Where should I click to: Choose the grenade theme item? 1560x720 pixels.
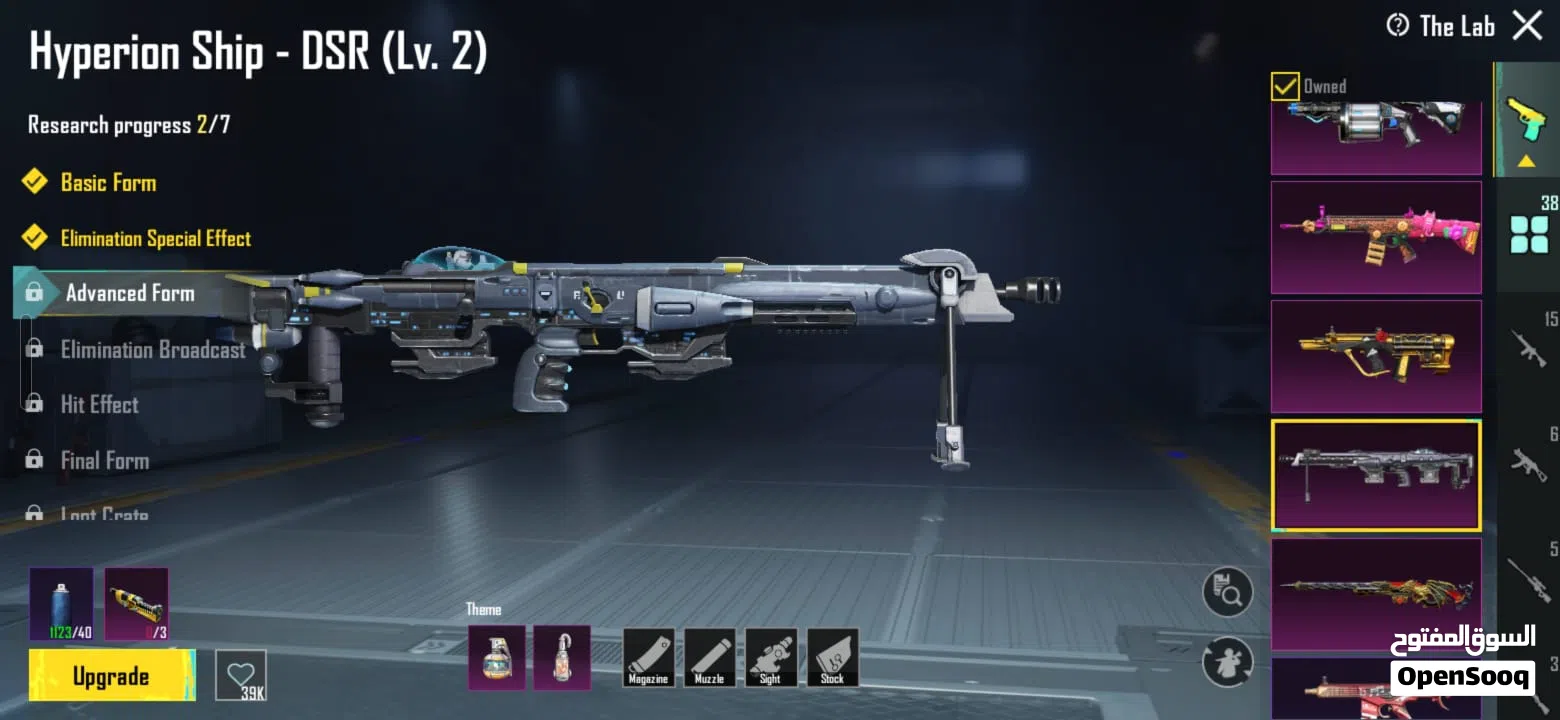[x=496, y=657]
